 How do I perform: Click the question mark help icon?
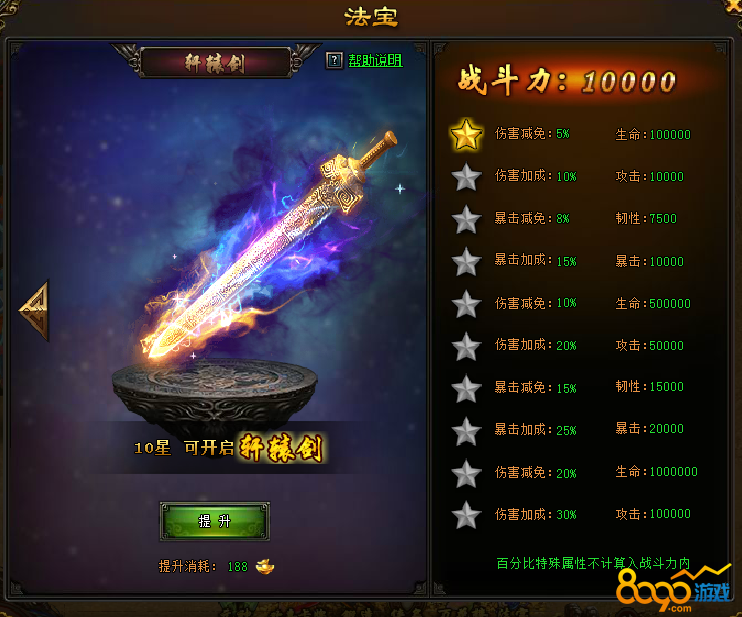click(x=334, y=61)
